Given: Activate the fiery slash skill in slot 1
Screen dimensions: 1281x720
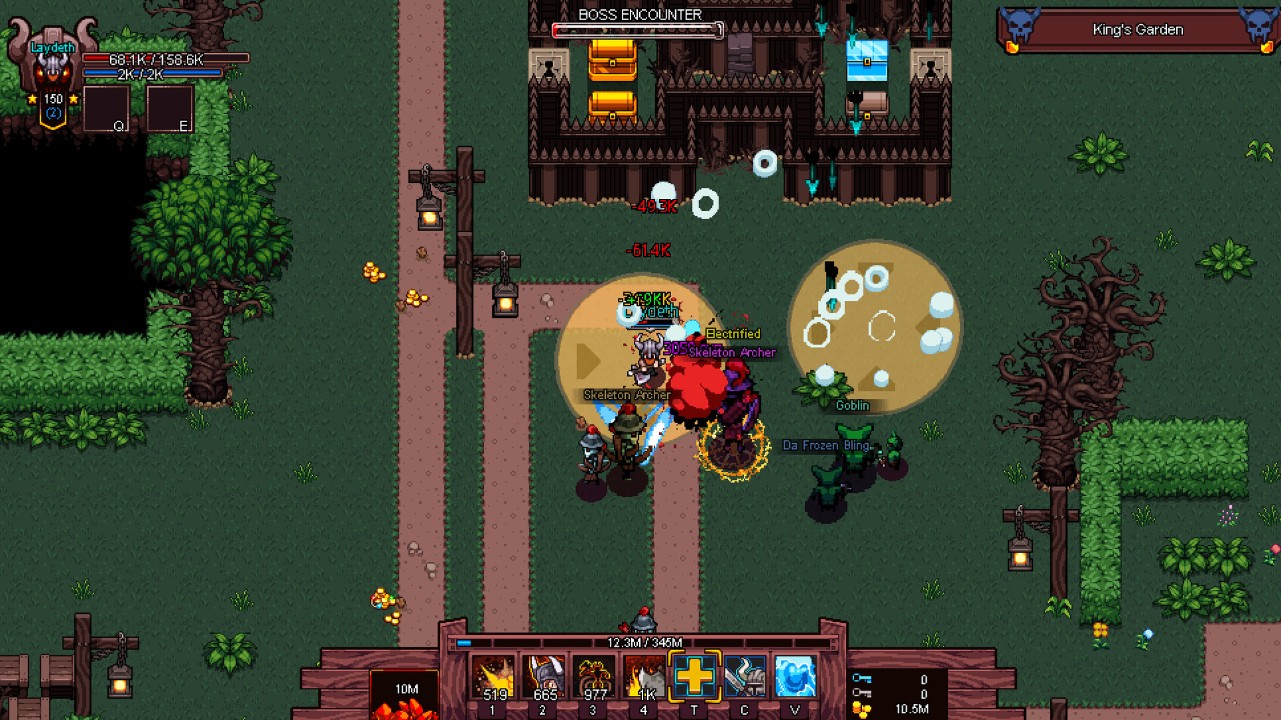Looking at the screenshot, I should pos(494,677).
